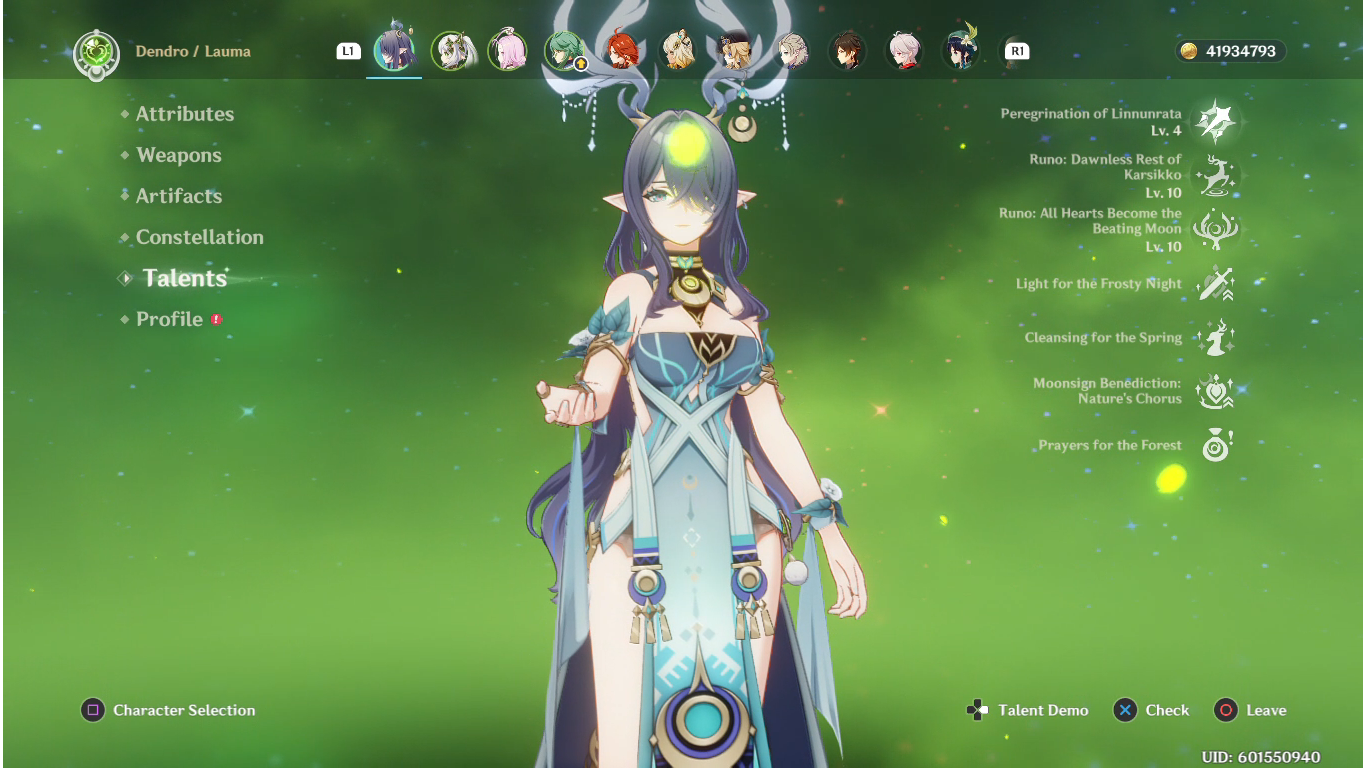
Task: Pick the brown-haired Zhongli portrait
Action: tap(847, 51)
